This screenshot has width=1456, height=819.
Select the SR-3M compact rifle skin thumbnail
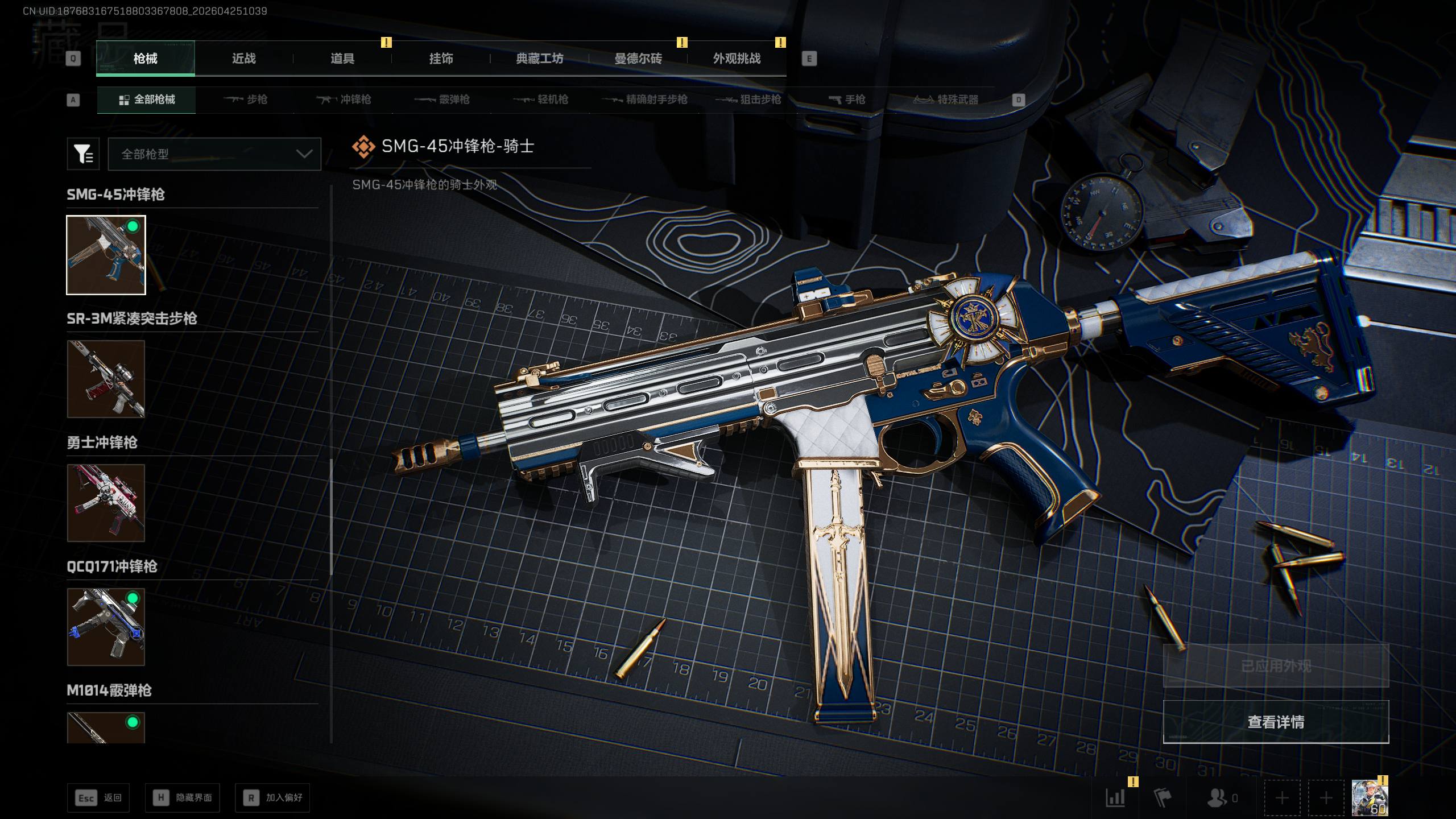point(106,379)
